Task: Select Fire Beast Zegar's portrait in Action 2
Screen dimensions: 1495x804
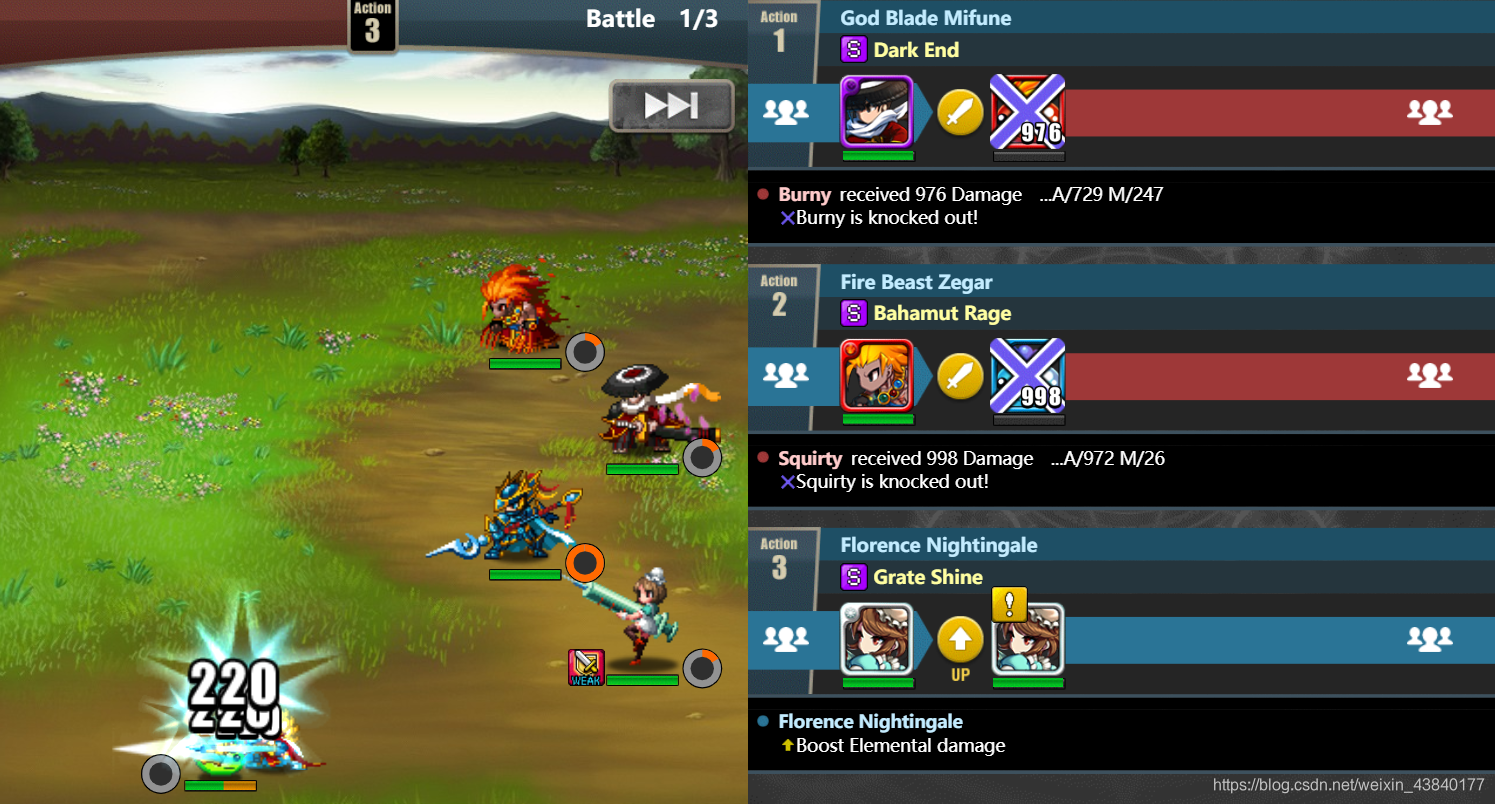Action: pyautogui.click(x=876, y=375)
